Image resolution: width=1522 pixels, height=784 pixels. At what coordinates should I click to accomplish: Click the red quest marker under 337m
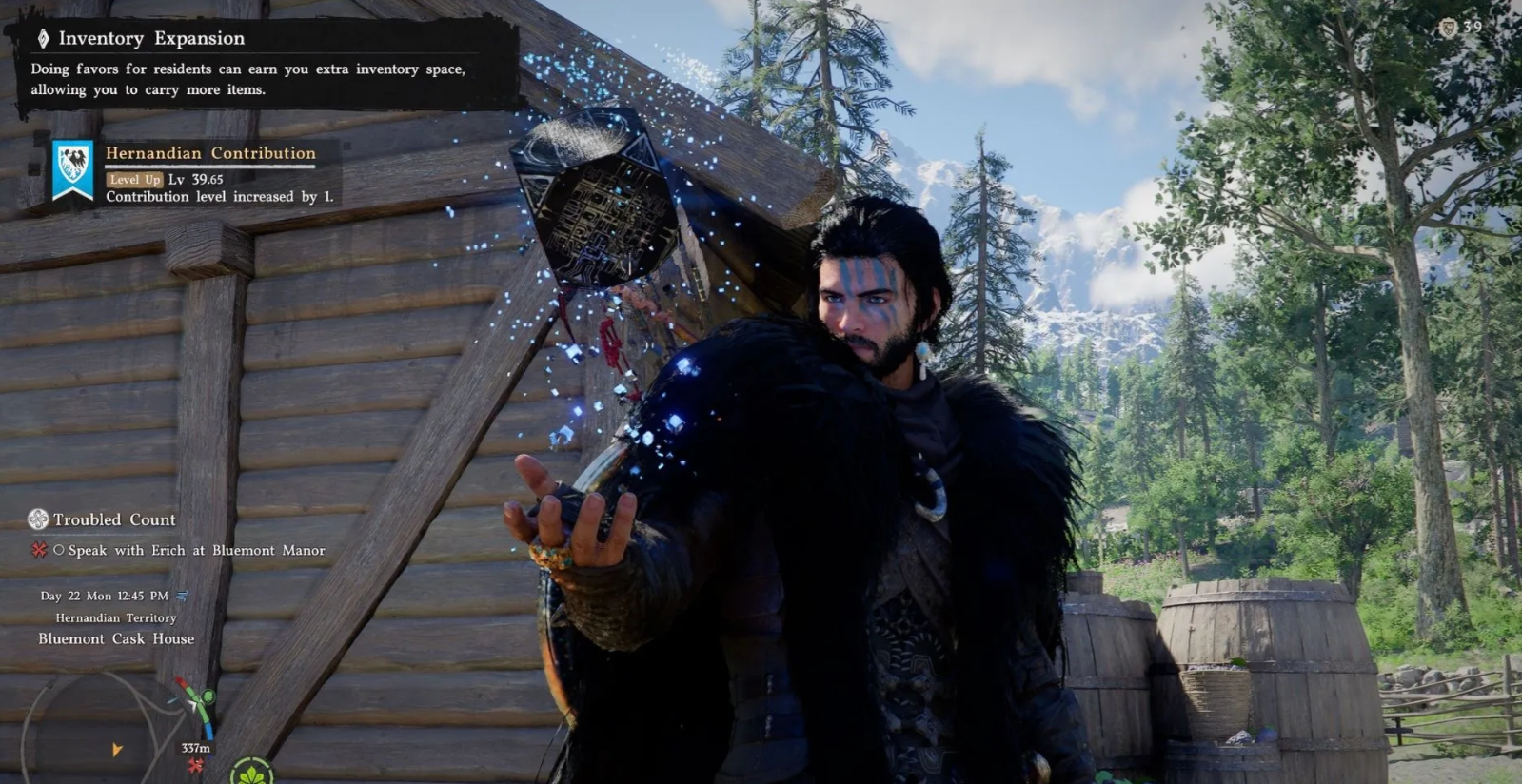click(x=196, y=766)
